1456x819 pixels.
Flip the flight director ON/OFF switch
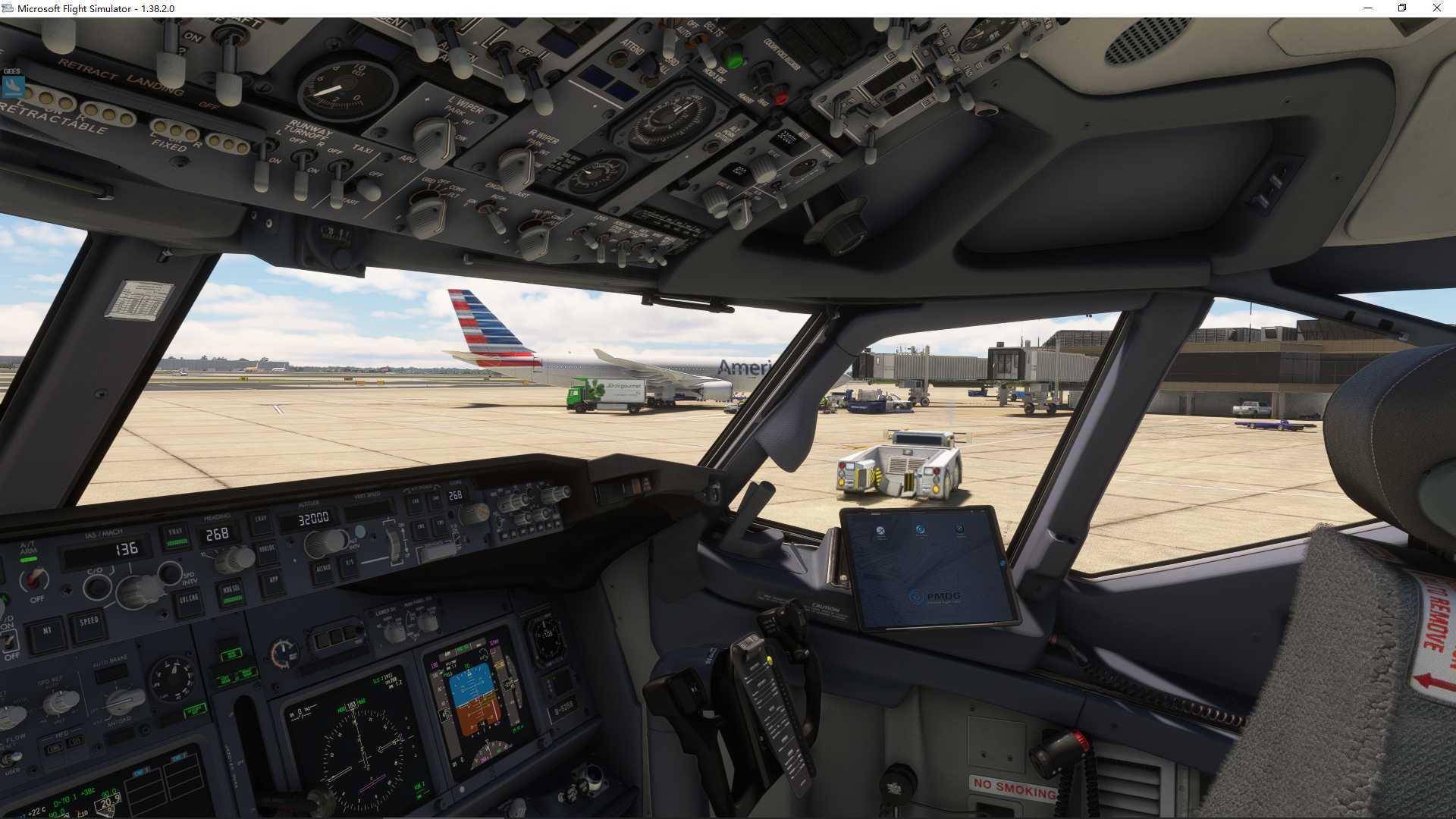8,642
